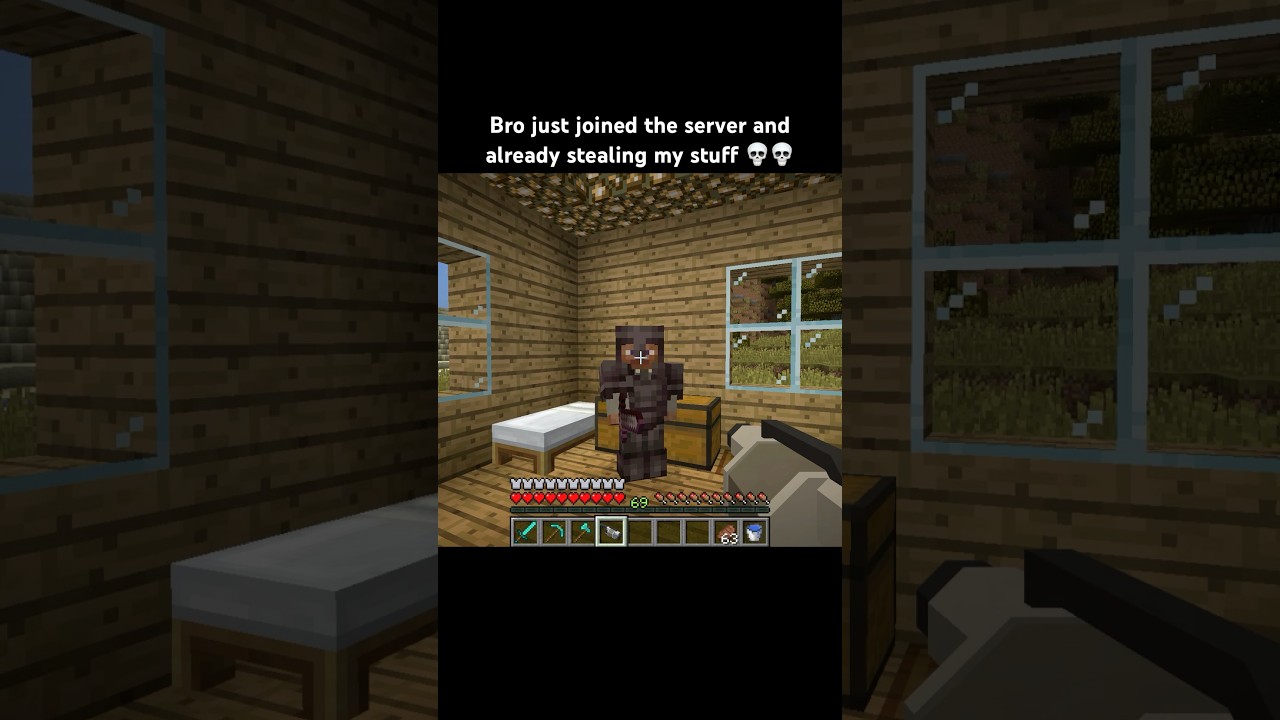The width and height of the screenshot is (1280, 720).
Task: Select the diamond pickaxe in the hotbar
Action: (555, 531)
